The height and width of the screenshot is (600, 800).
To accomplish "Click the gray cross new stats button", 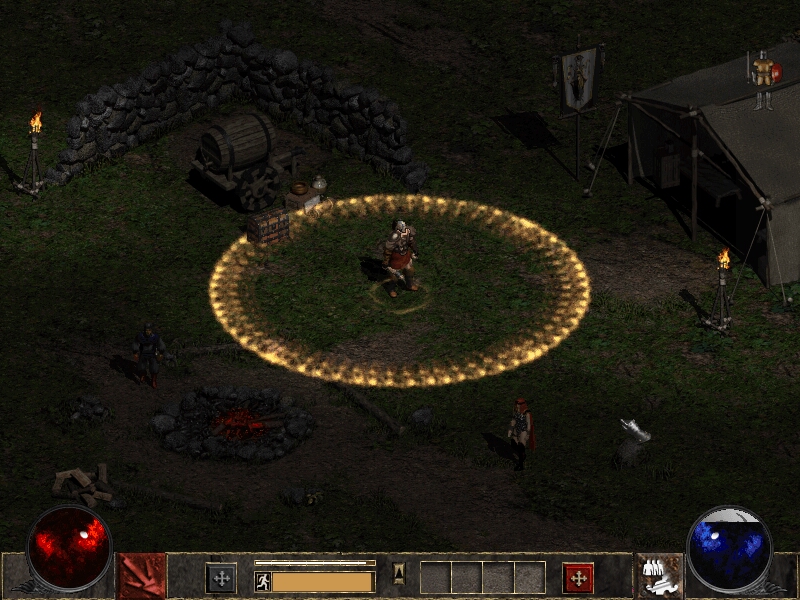I will (x=221, y=577).
